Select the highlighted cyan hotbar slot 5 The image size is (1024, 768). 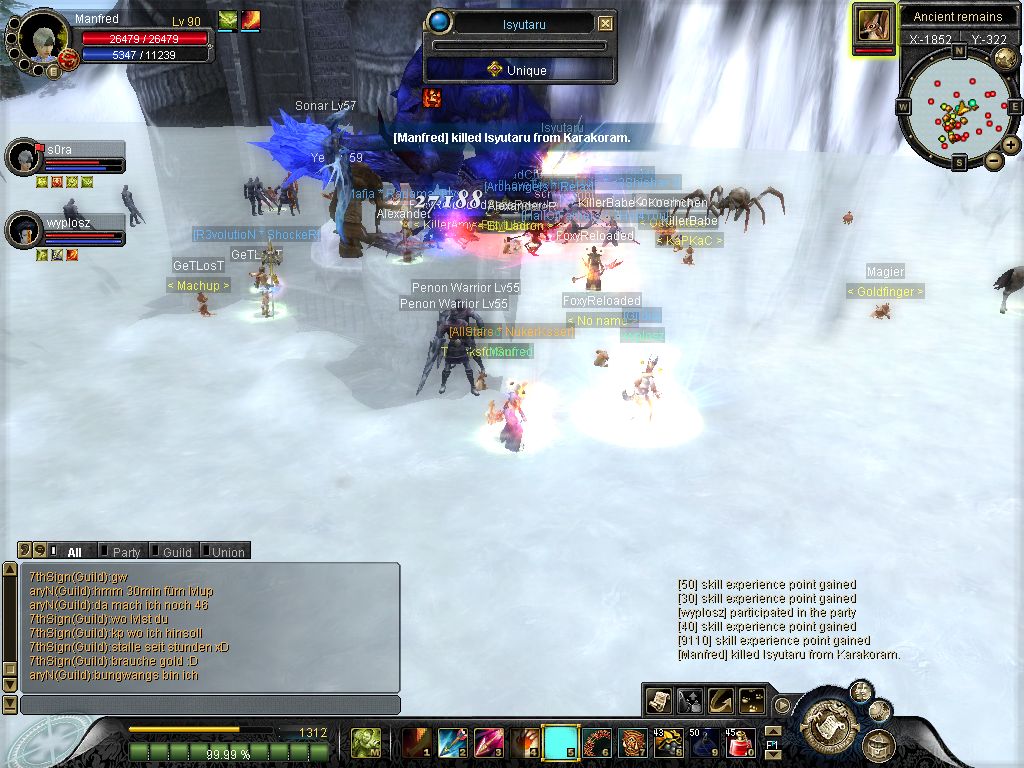click(560, 743)
